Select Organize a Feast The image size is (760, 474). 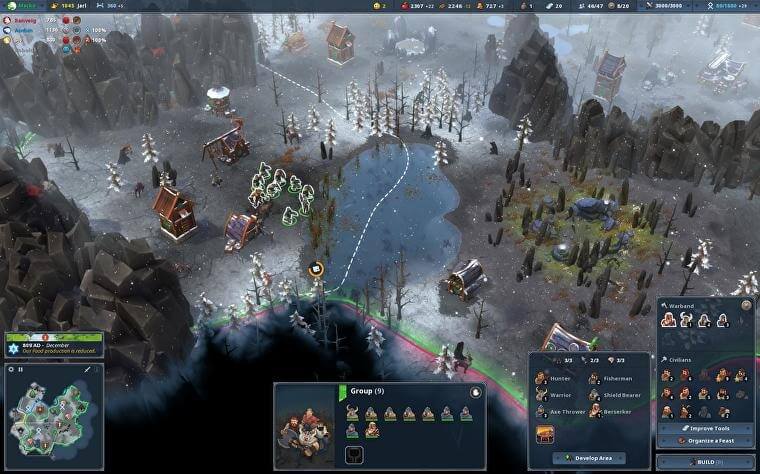click(x=704, y=441)
